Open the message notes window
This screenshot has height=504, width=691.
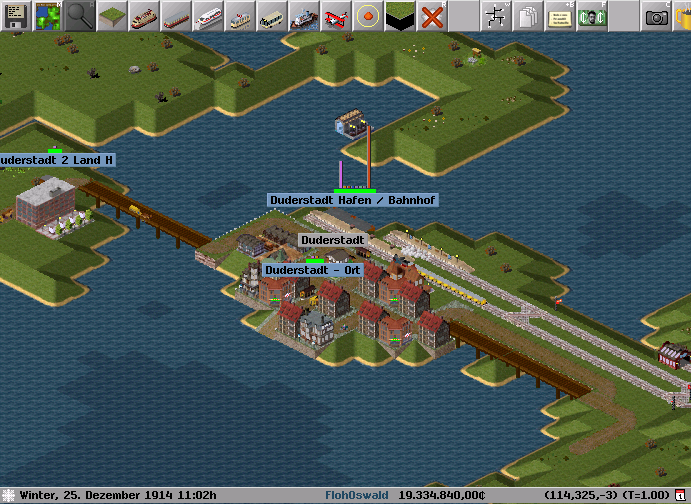[560, 15]
